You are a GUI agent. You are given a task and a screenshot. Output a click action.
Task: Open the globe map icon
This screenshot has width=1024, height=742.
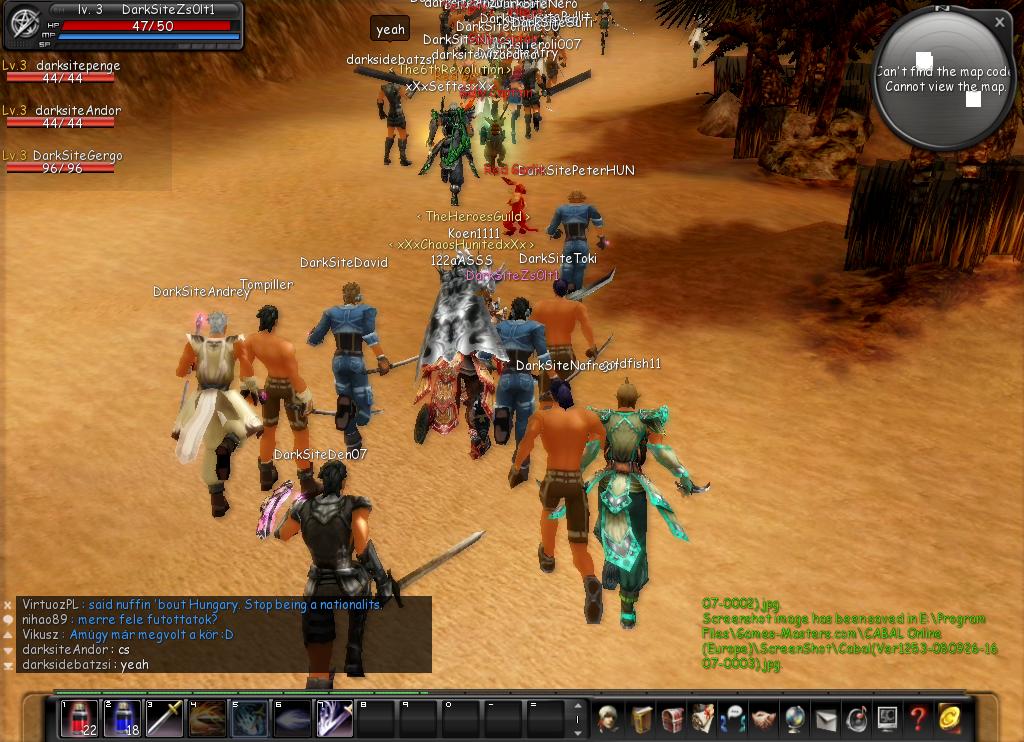pyautogui.click(x=795, y=719)
